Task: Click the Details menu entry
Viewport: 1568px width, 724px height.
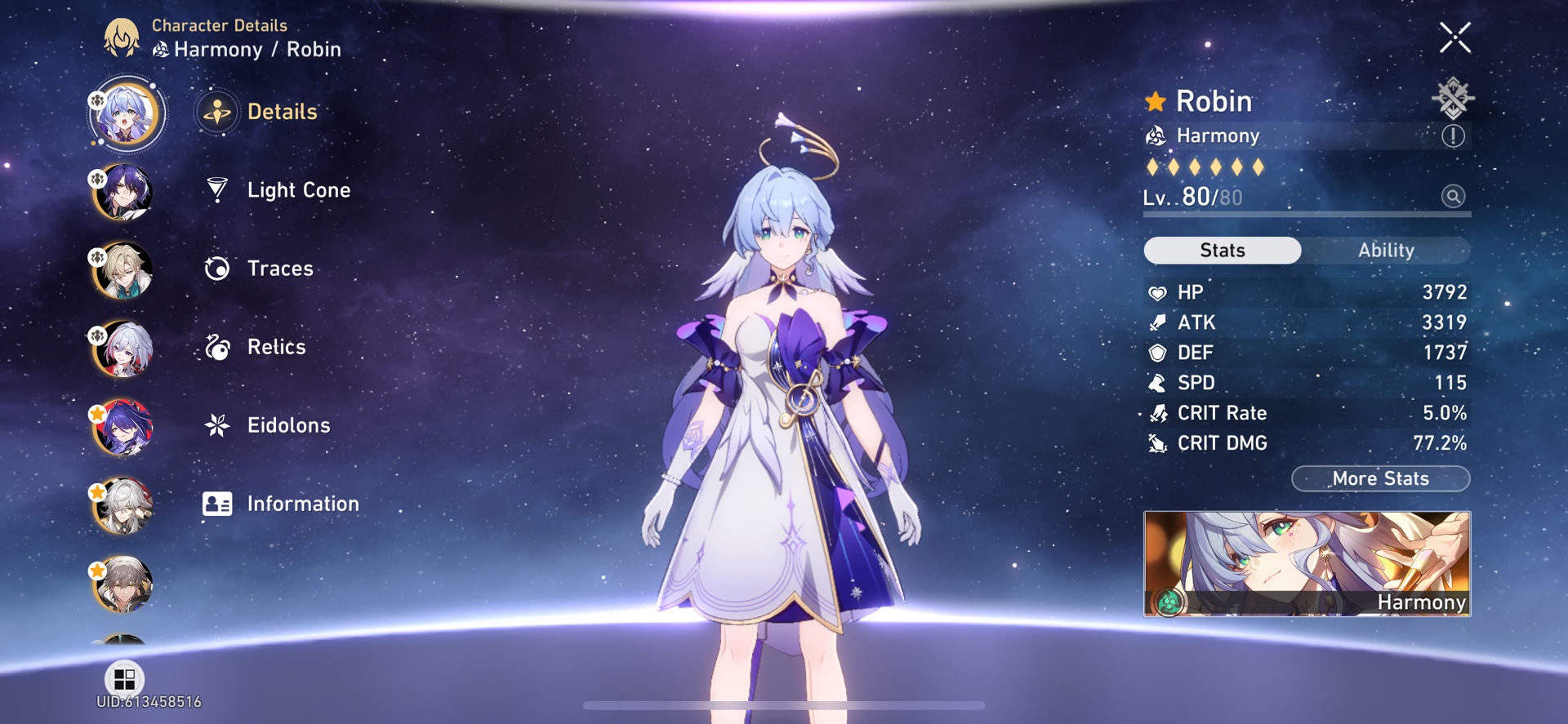Action: pos(282,112)
